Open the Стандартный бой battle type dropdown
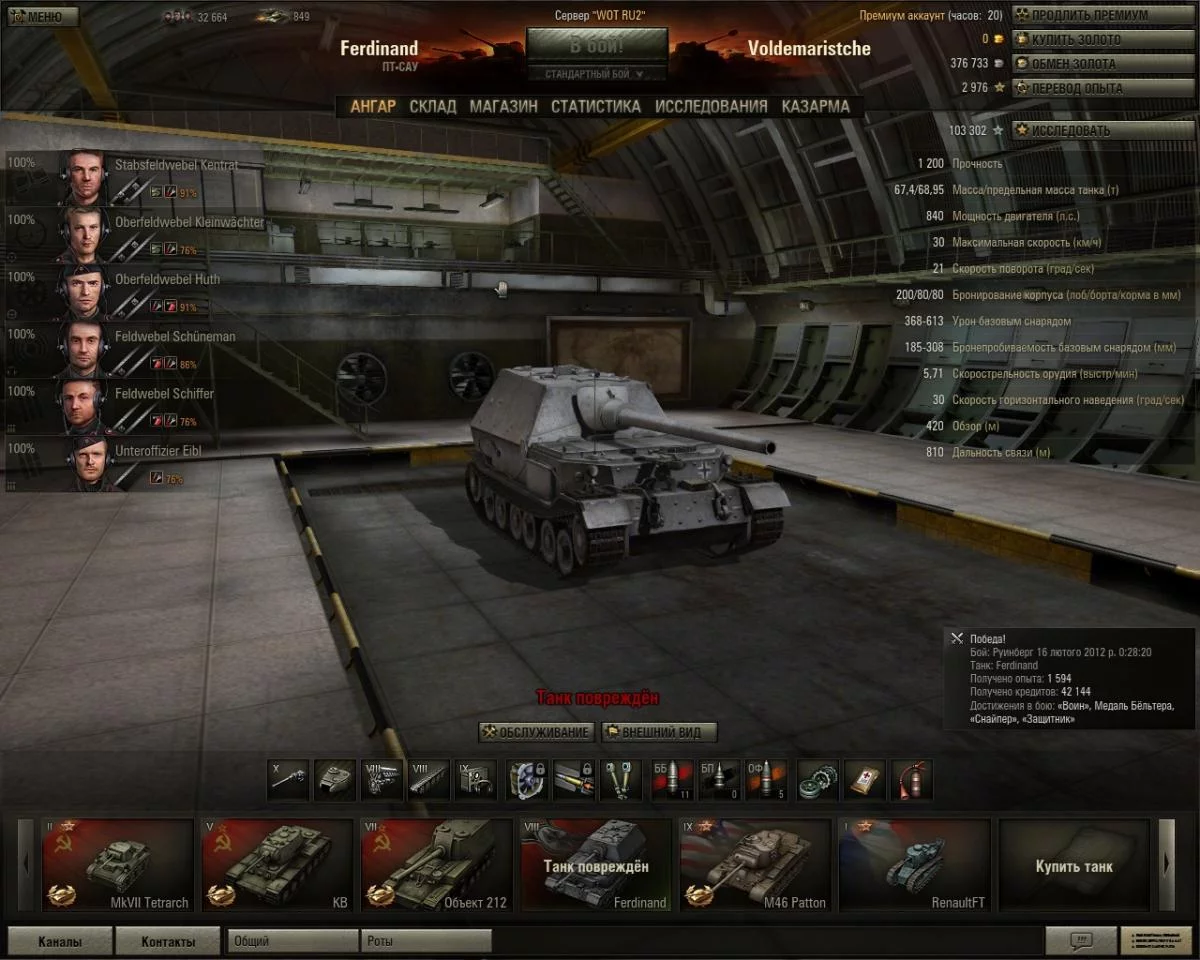This screenshot has width=1200, height=960. (x=597, y=74)
